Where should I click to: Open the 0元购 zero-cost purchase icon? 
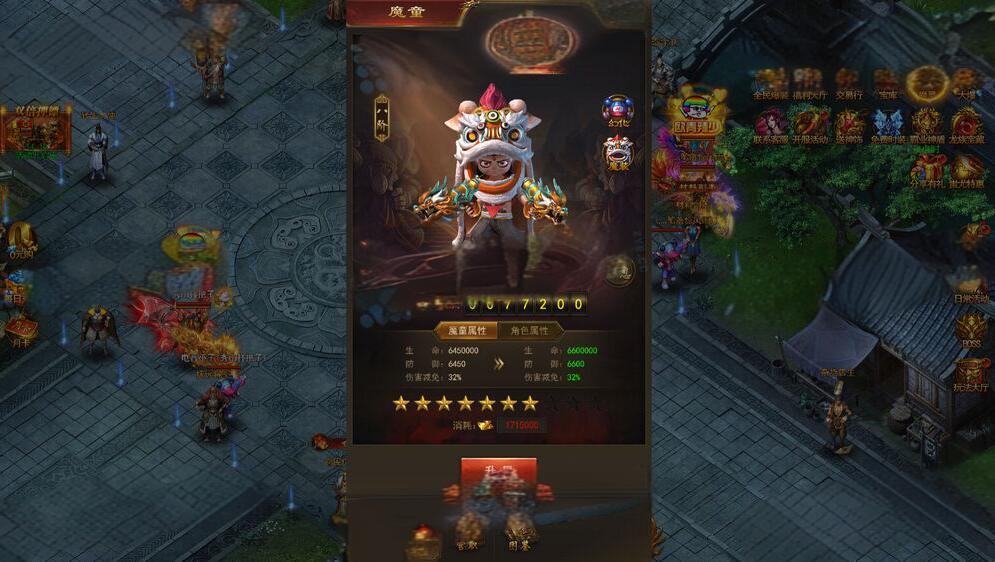tap(20, 239)
